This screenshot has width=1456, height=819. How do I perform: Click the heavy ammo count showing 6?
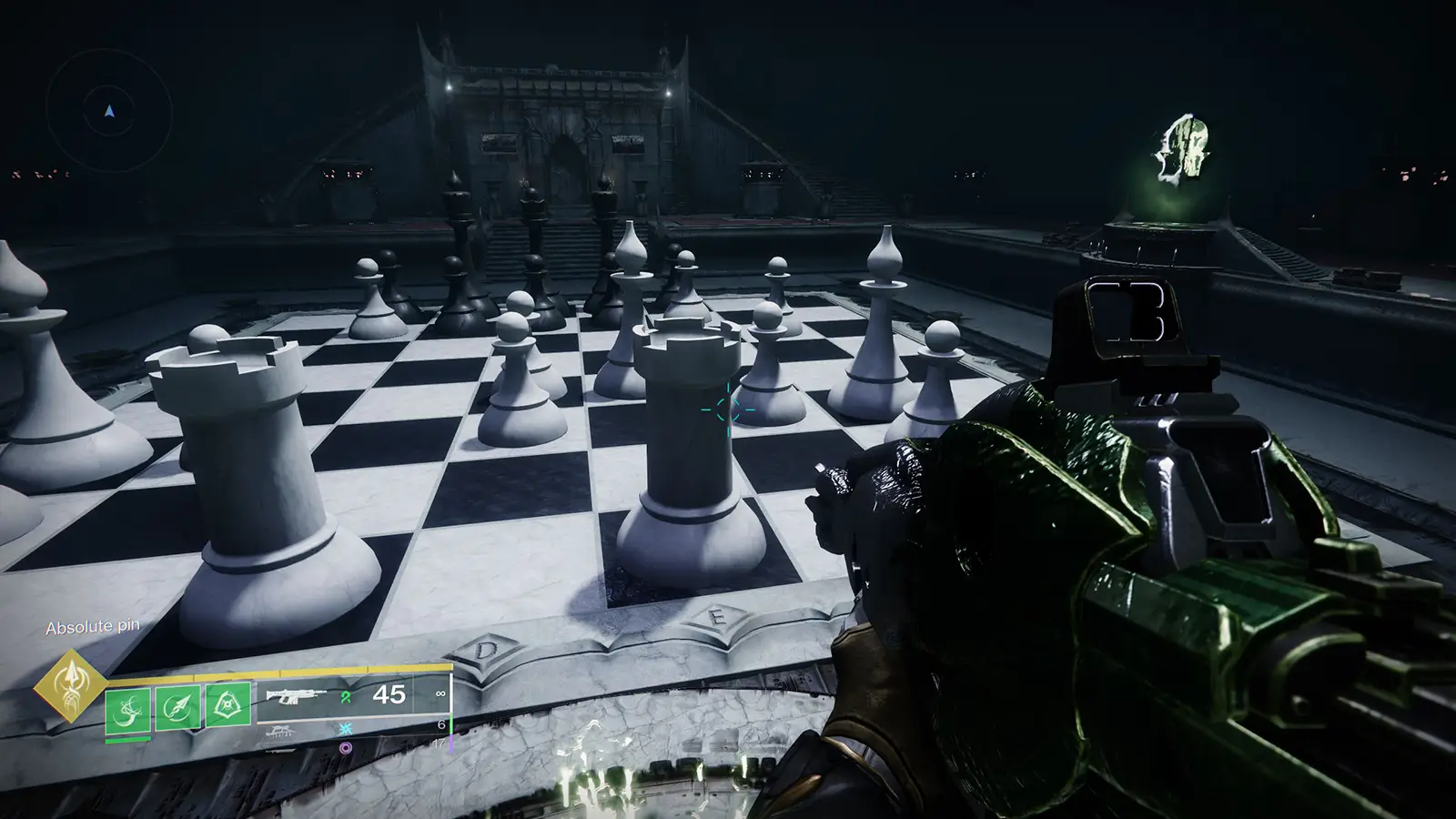[x=440, y=724]
